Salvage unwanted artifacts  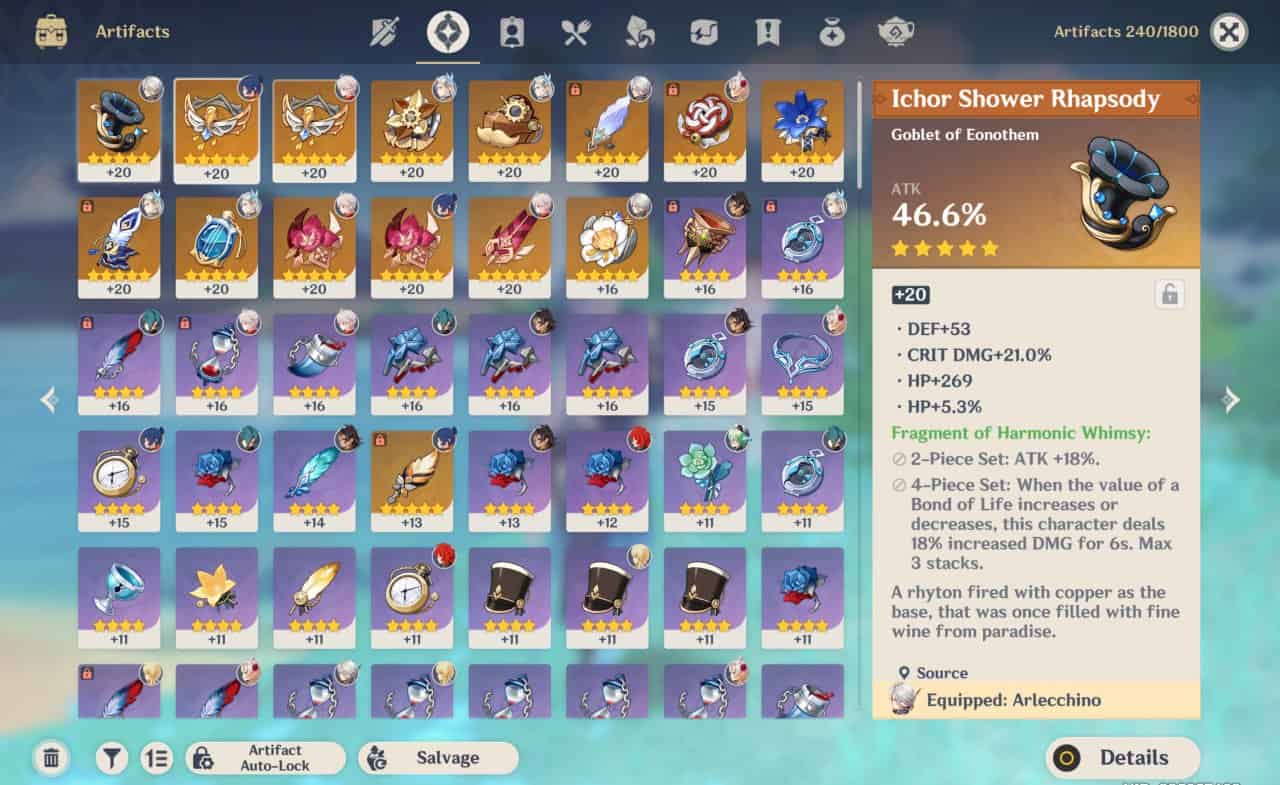438,758
